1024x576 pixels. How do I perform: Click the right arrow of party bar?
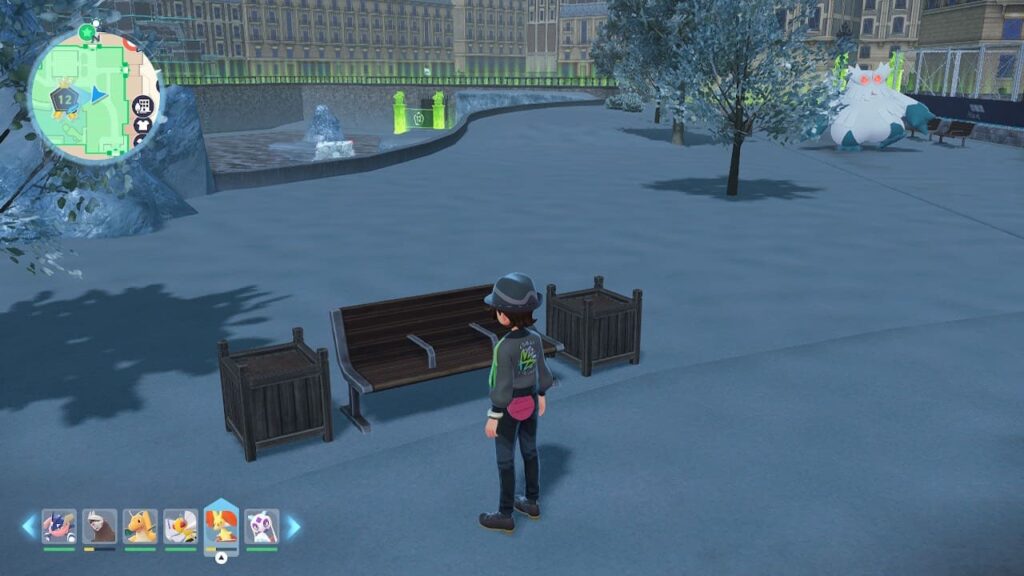click(293, 526)
